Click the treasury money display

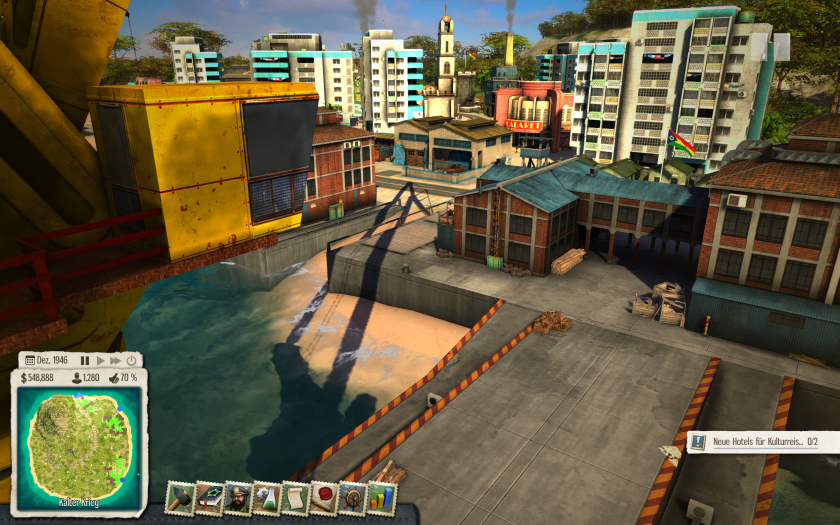coord(37,378)
